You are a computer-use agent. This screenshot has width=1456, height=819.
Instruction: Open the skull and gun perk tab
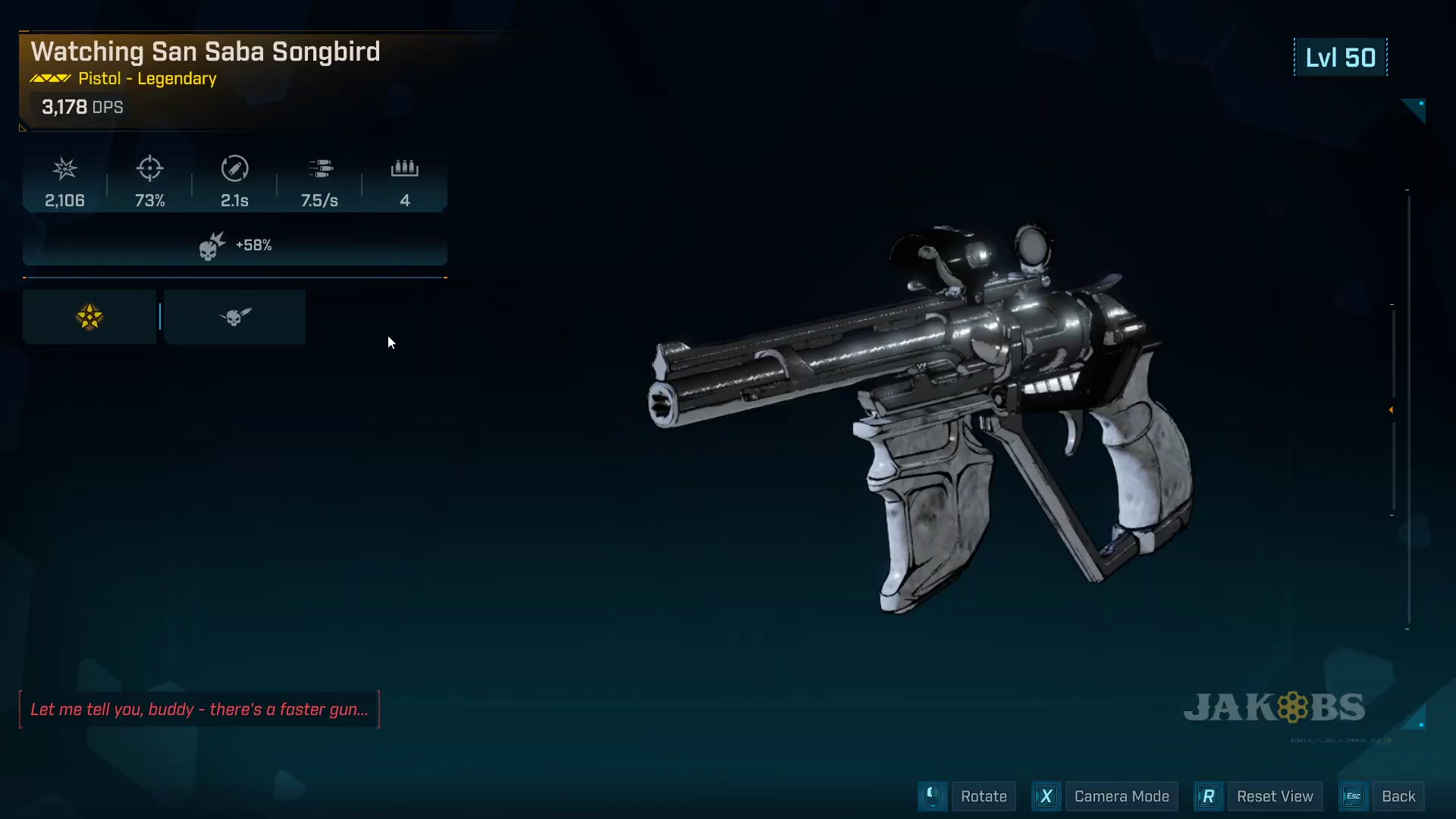tap(235, 317)
